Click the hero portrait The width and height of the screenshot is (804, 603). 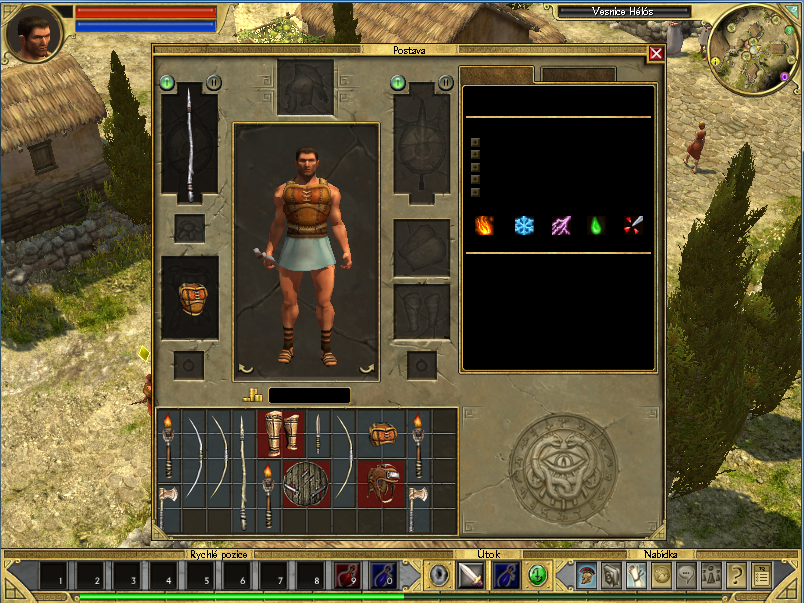35,33
